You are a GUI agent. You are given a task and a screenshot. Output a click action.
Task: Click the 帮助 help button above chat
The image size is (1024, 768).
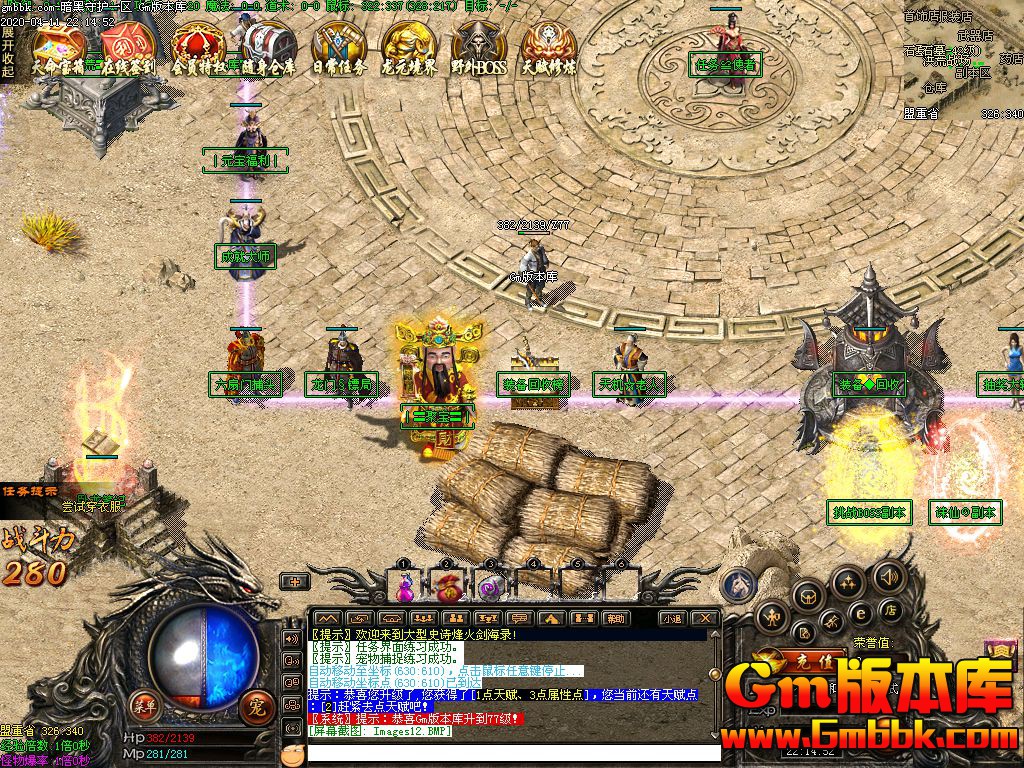[614, 619]
